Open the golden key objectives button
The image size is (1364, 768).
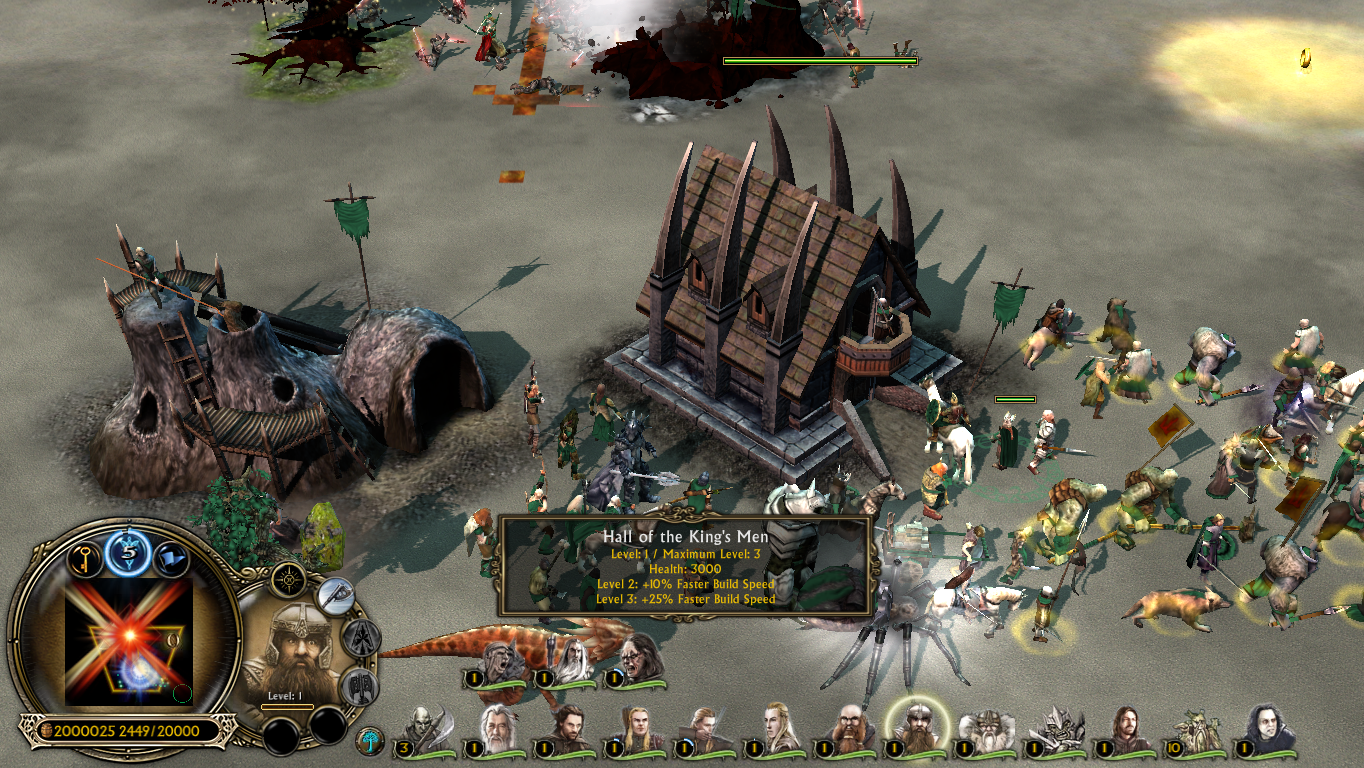(86, 558)
